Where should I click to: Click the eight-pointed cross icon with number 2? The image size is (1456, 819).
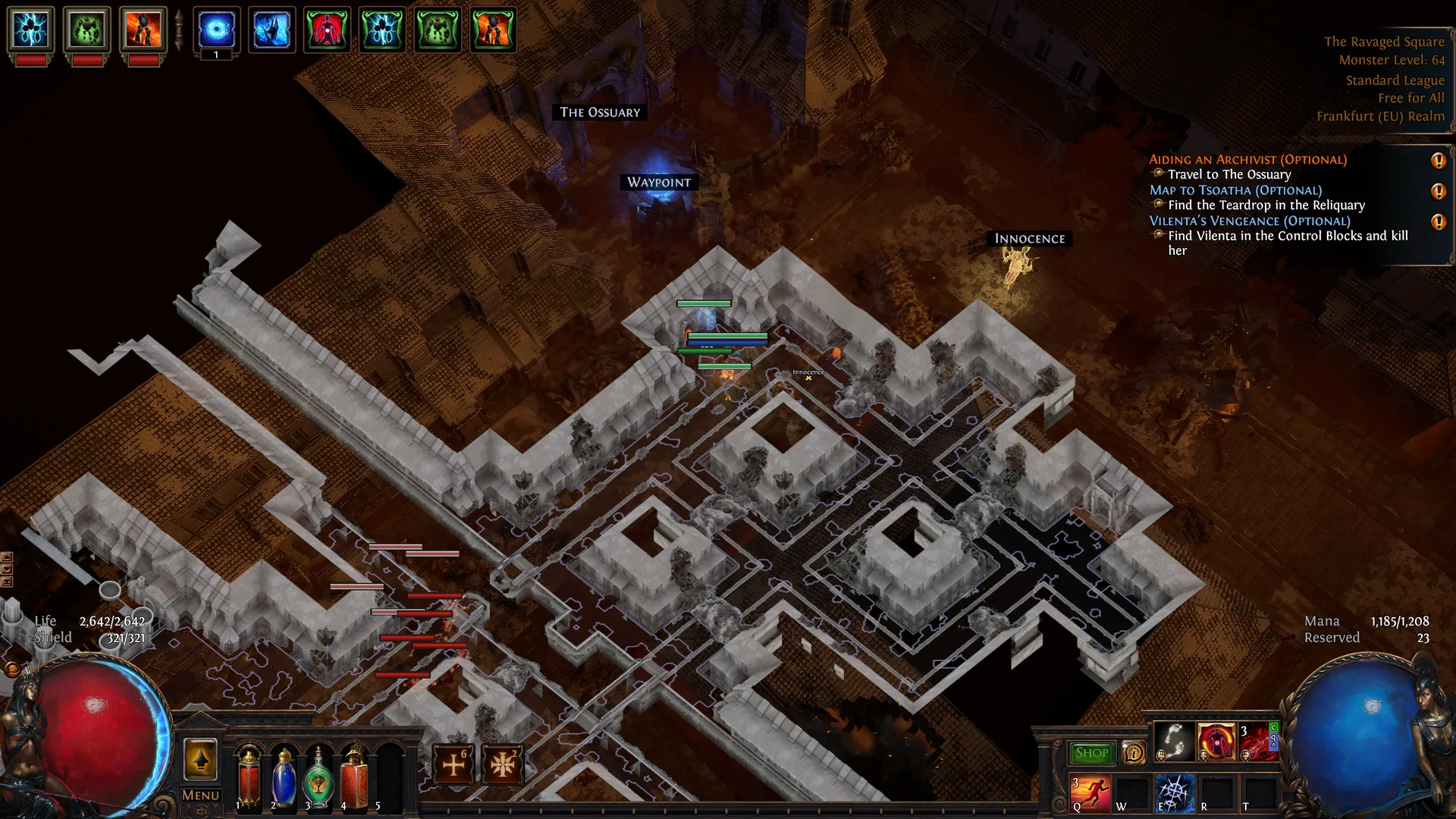point(502,764)
